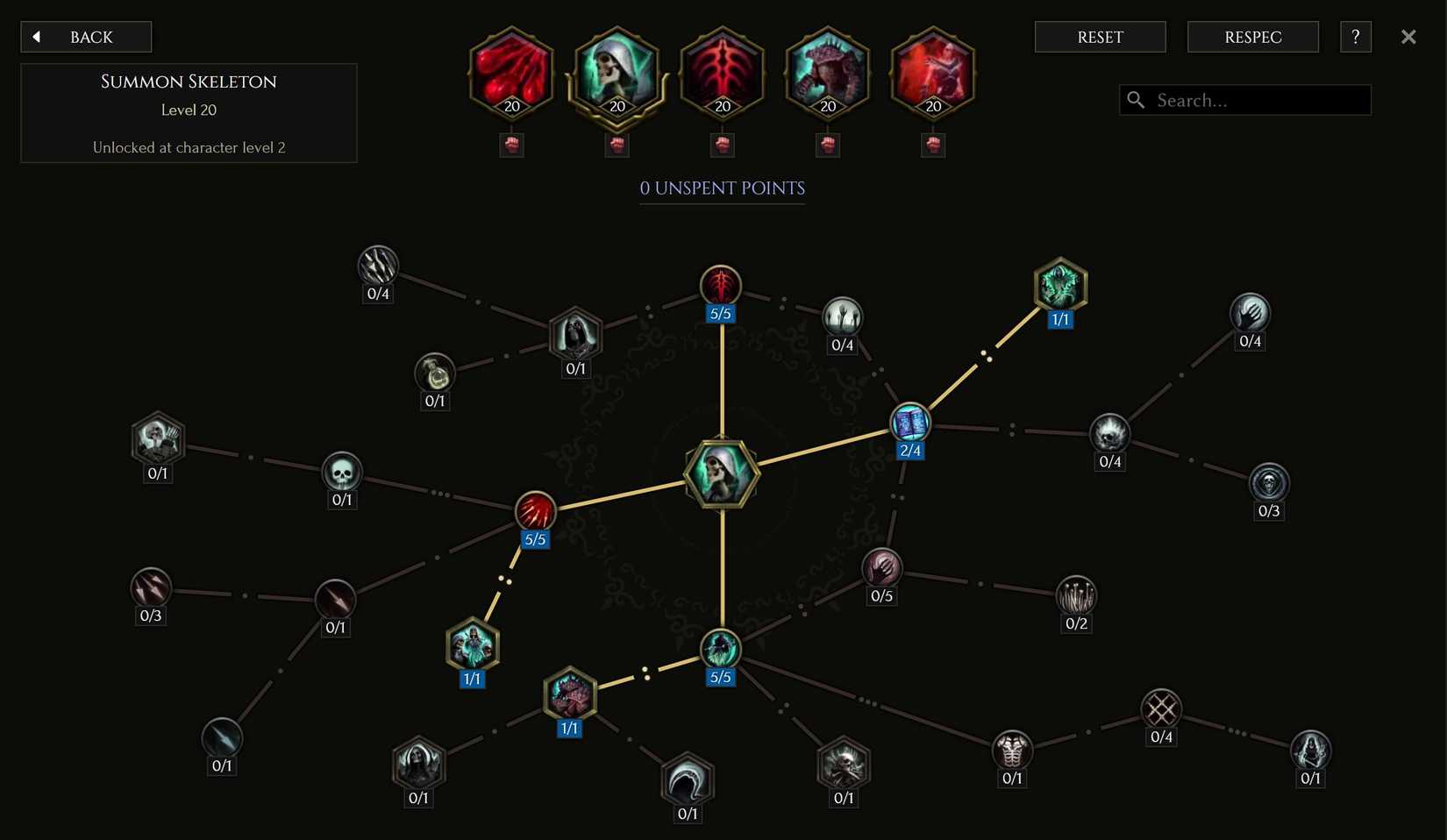Click inside the Search field
Screen dimensions: 1447x840
[1244, 100]
